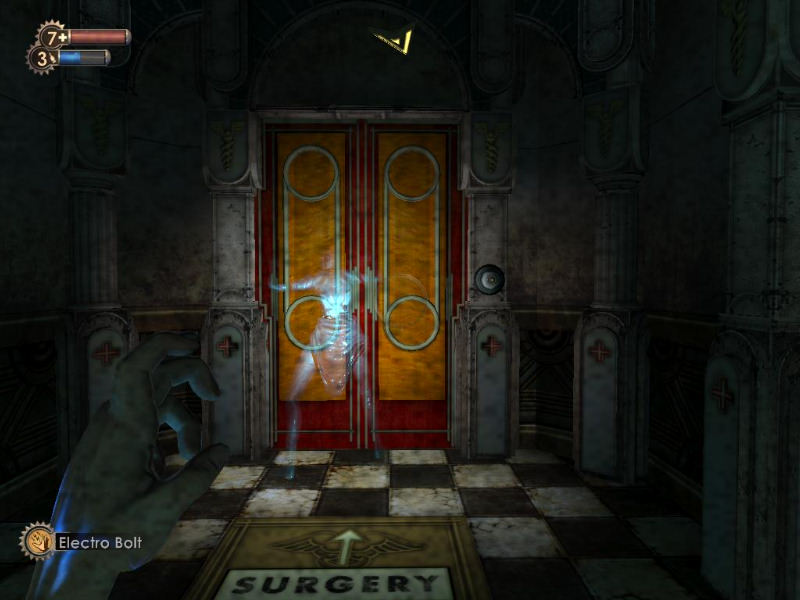This screenshot has height=600, width=800.
Task: Select the Electro Bolt plasmid icon
Action: click(x=36, y=541)
